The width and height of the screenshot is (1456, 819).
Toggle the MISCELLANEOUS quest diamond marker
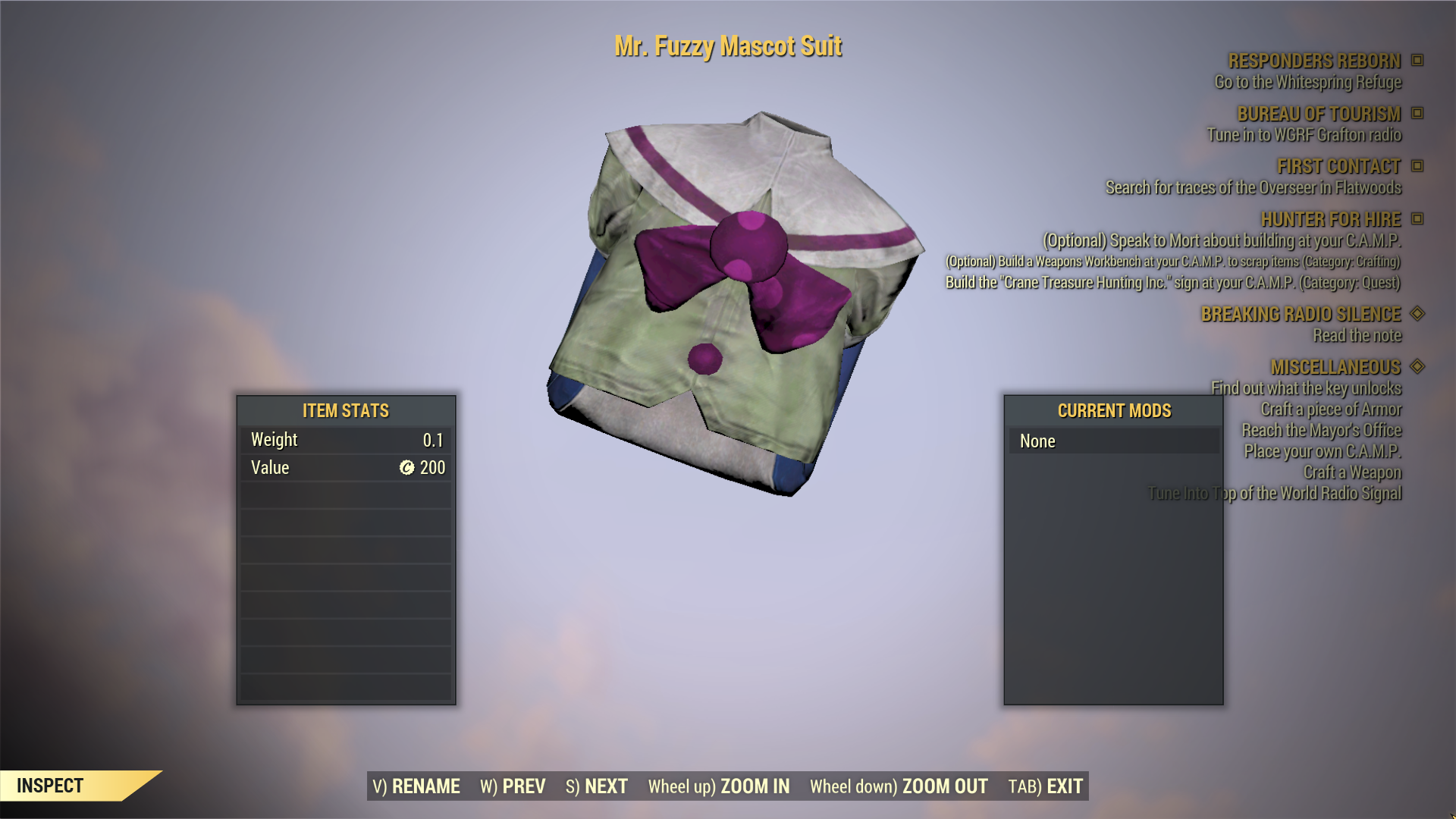click(x=1417, y=367)
